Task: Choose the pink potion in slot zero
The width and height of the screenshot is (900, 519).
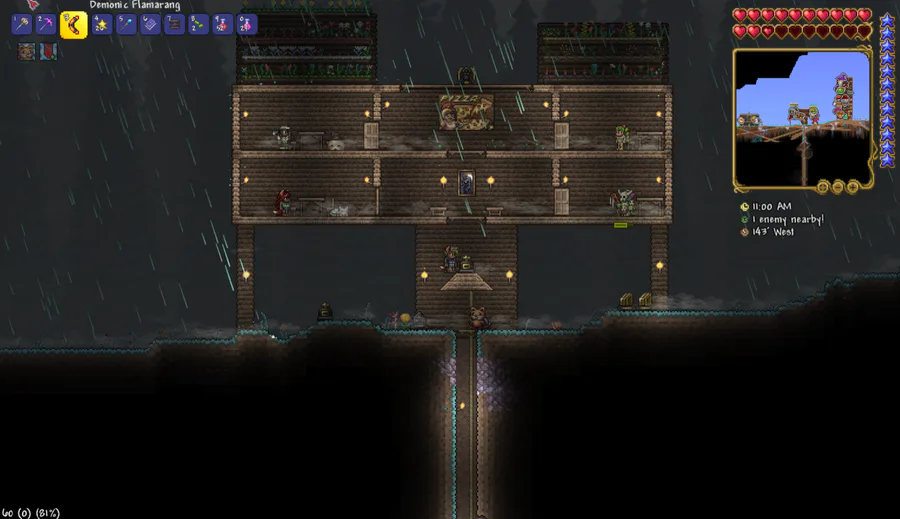Action: tap(246, 25)
